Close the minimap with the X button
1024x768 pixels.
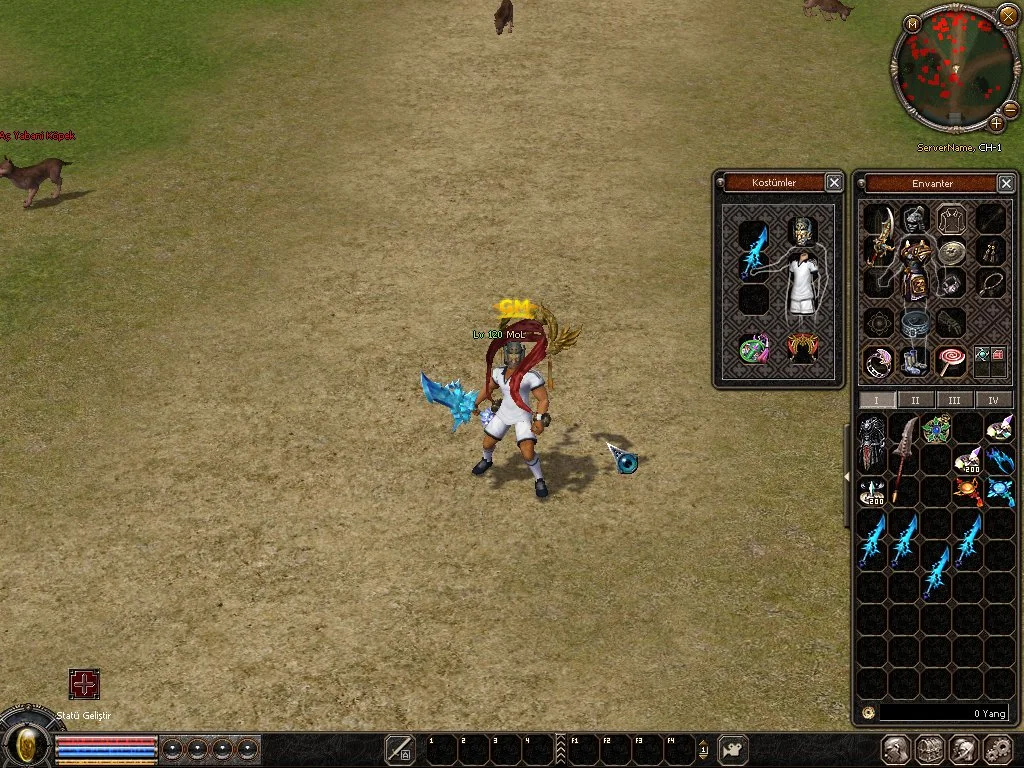click(1008, 15)
